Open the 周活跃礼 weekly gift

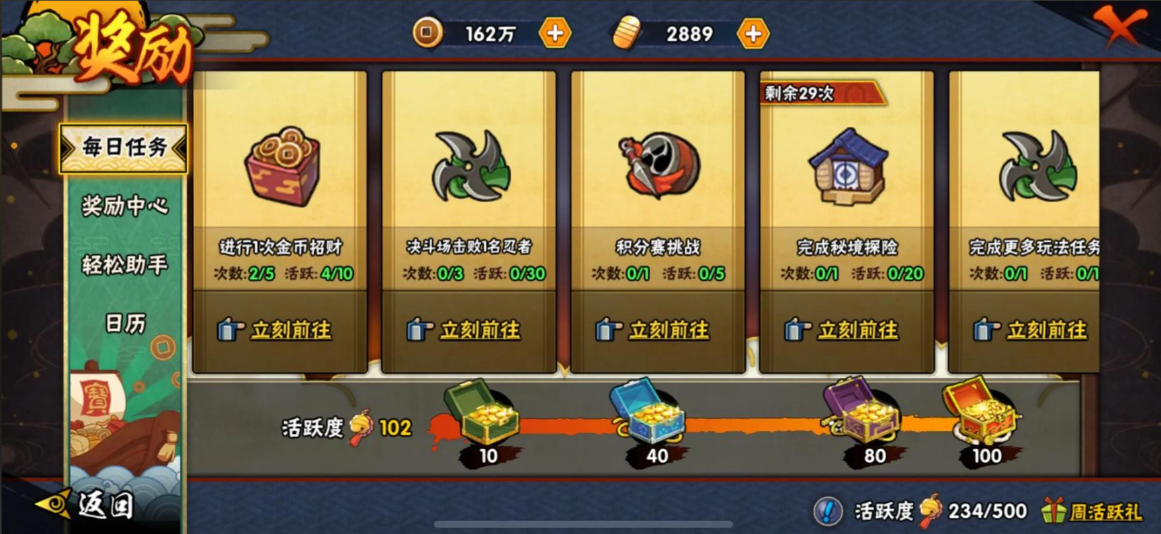pyautogui.click(x=1092, y=511)
